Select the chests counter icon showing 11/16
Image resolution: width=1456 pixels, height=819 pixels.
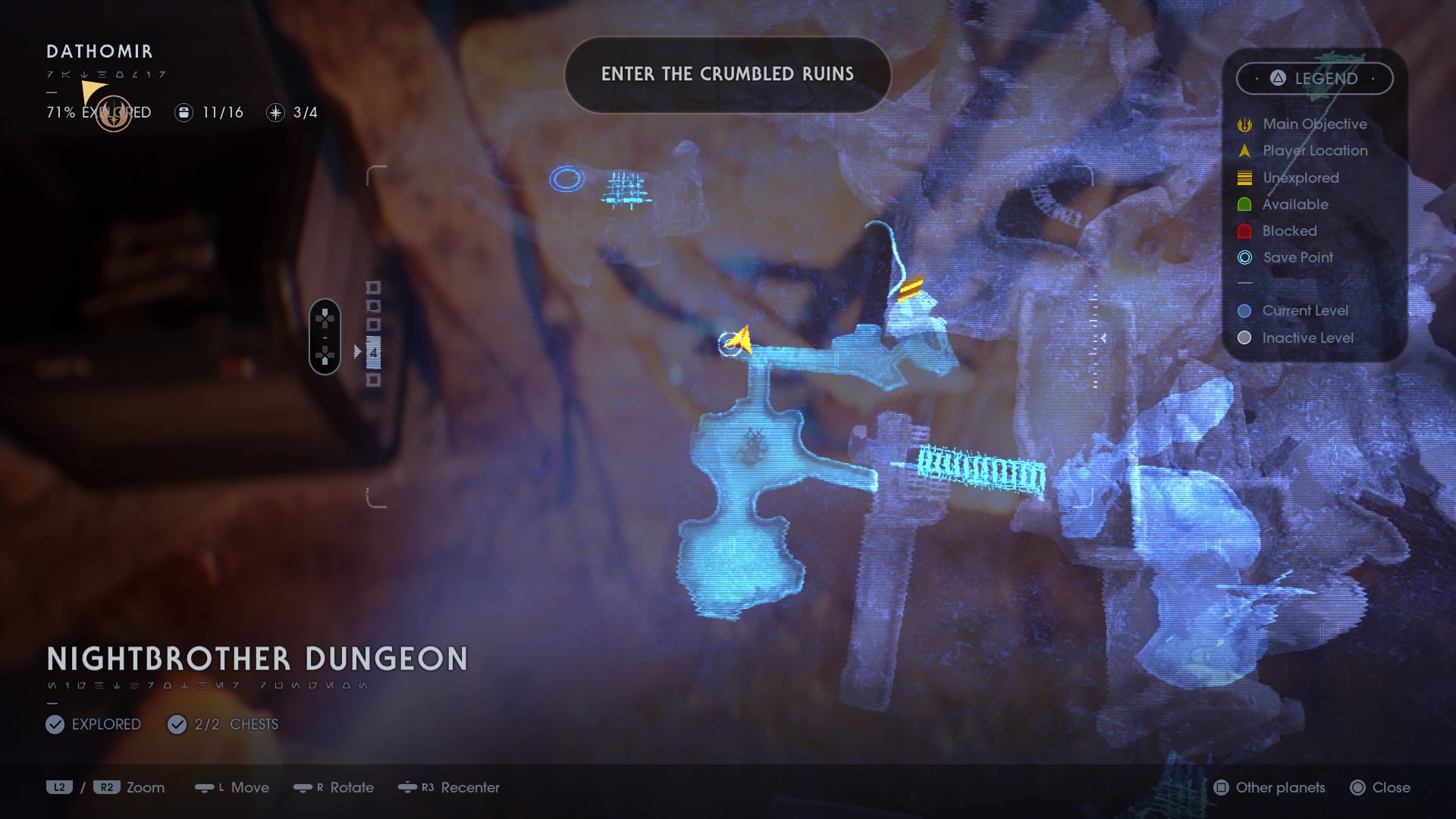tap(184, 112)
